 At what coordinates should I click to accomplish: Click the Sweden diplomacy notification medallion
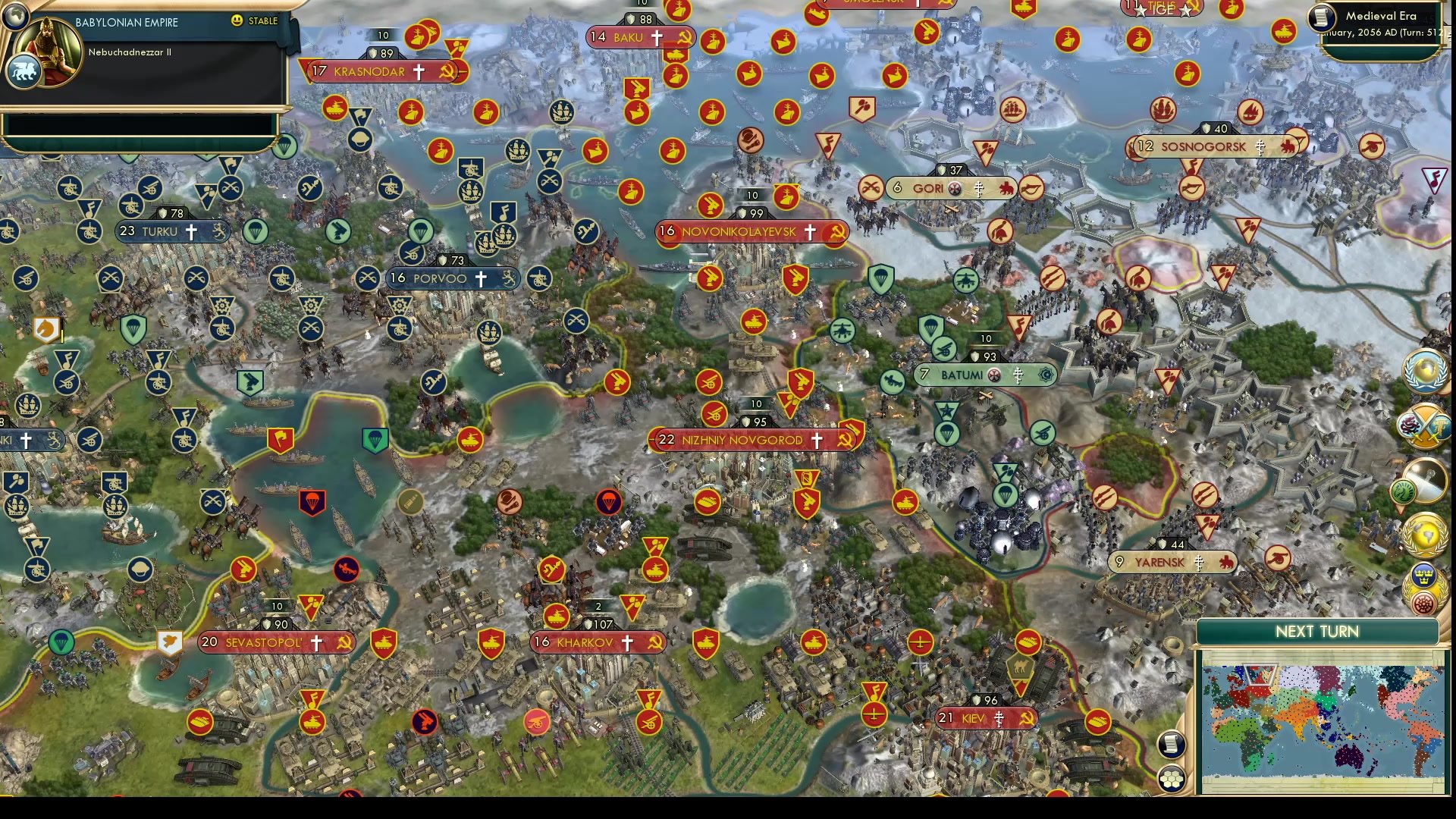click(x=1423, y=575)
